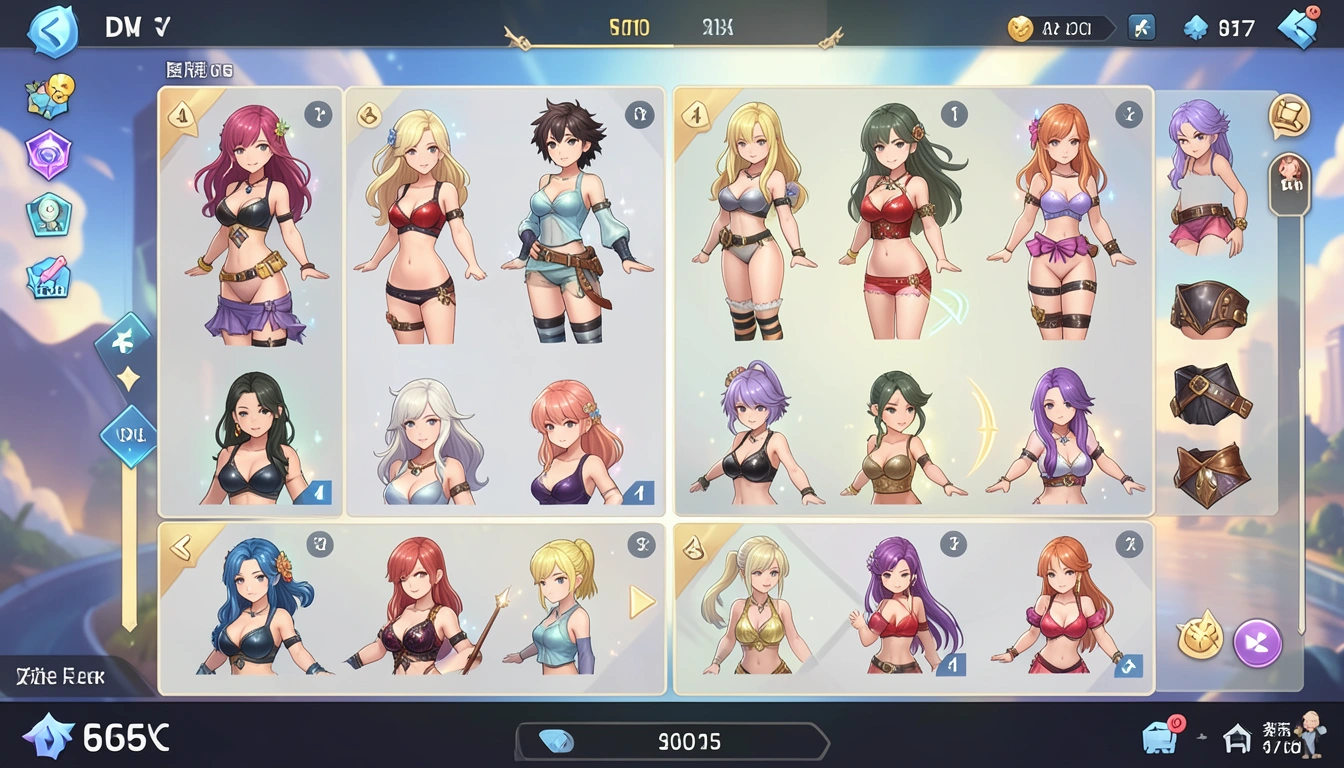Click the yellow play arrow button
Screen dimensions: 1344x768
click(641, 601)
